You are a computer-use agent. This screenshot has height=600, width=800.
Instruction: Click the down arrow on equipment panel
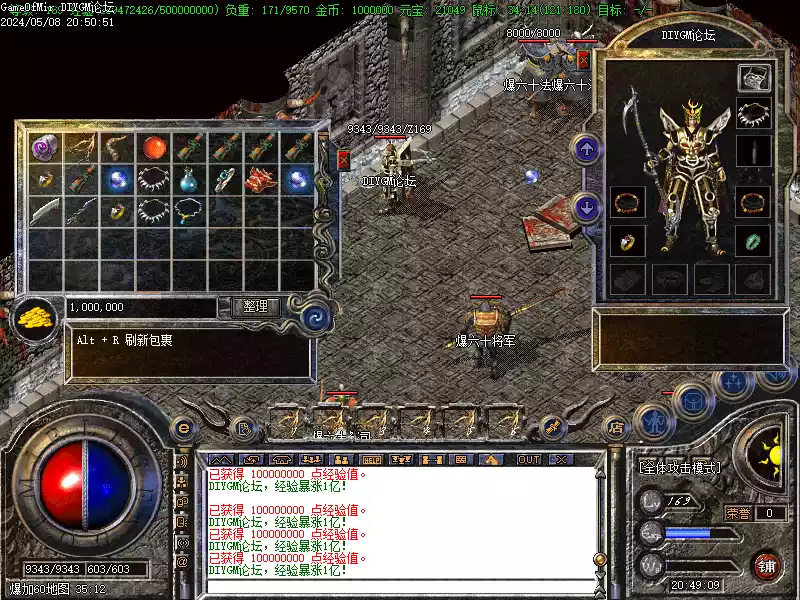[x=587, y=207]
